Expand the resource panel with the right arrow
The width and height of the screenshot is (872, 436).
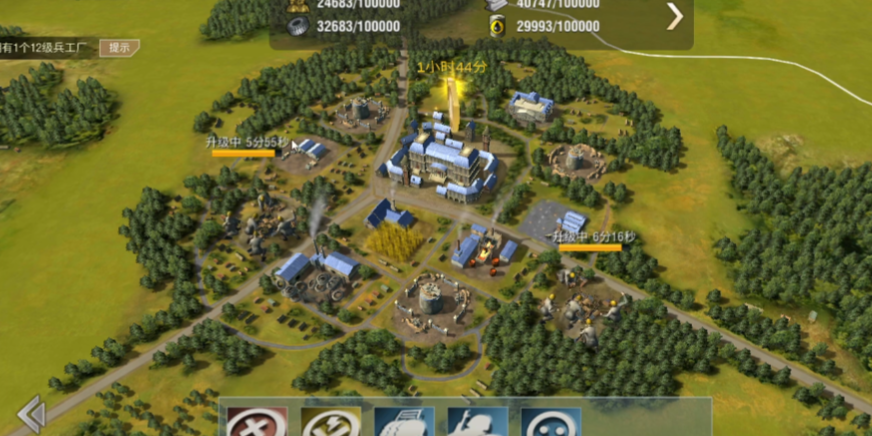point(675,16)
